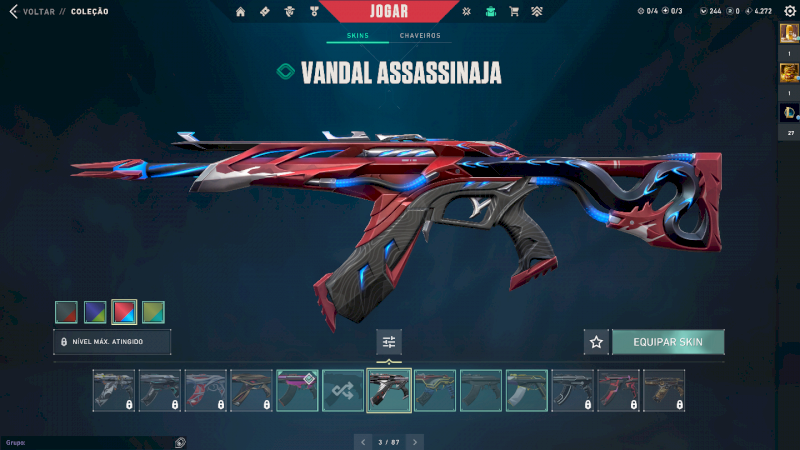The image size is (800, 450).
Task: Choose the red and blue color variant
Action: coord(124,312)
